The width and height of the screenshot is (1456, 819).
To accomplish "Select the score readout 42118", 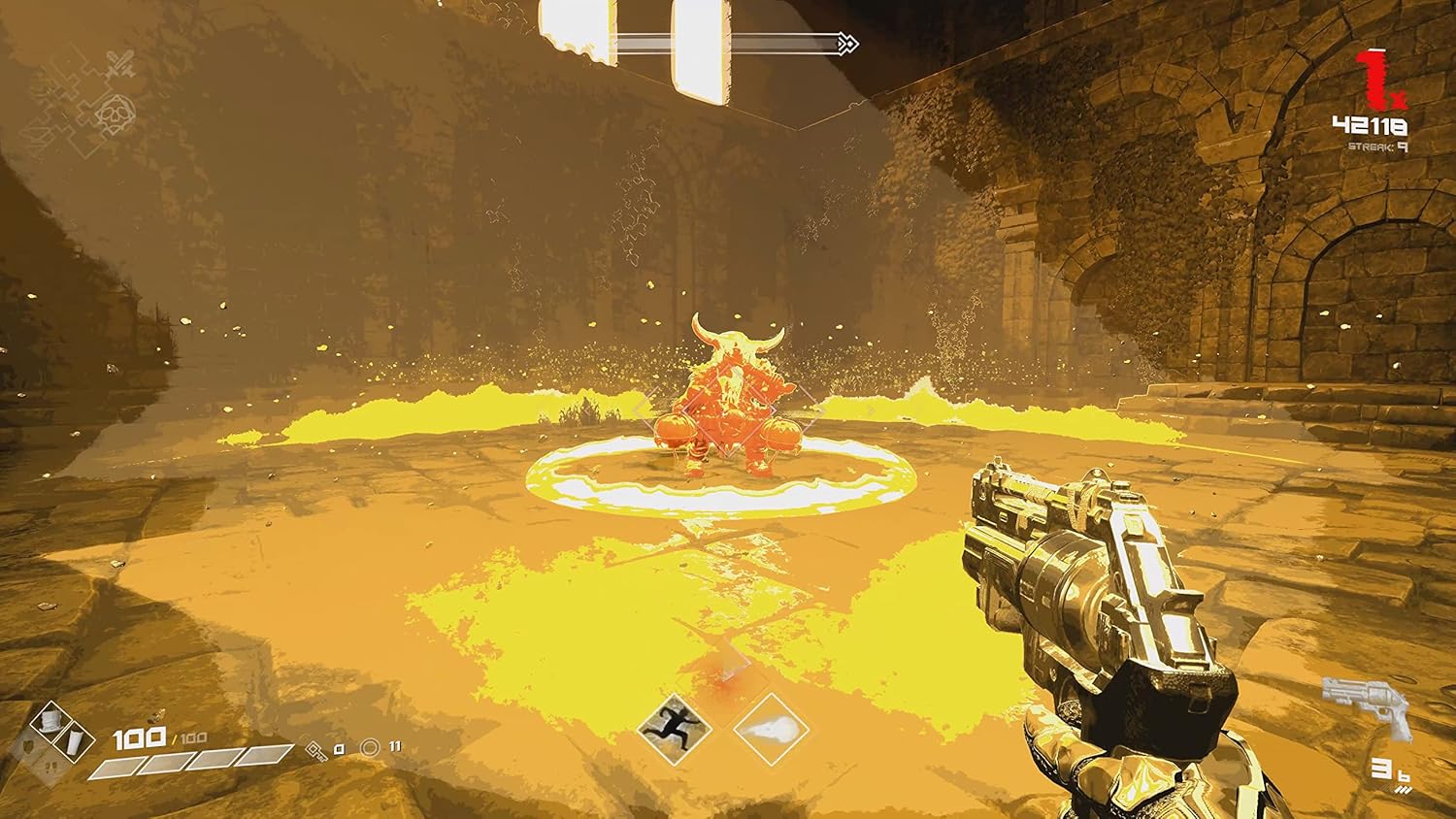I will (x=1370, y=124).
